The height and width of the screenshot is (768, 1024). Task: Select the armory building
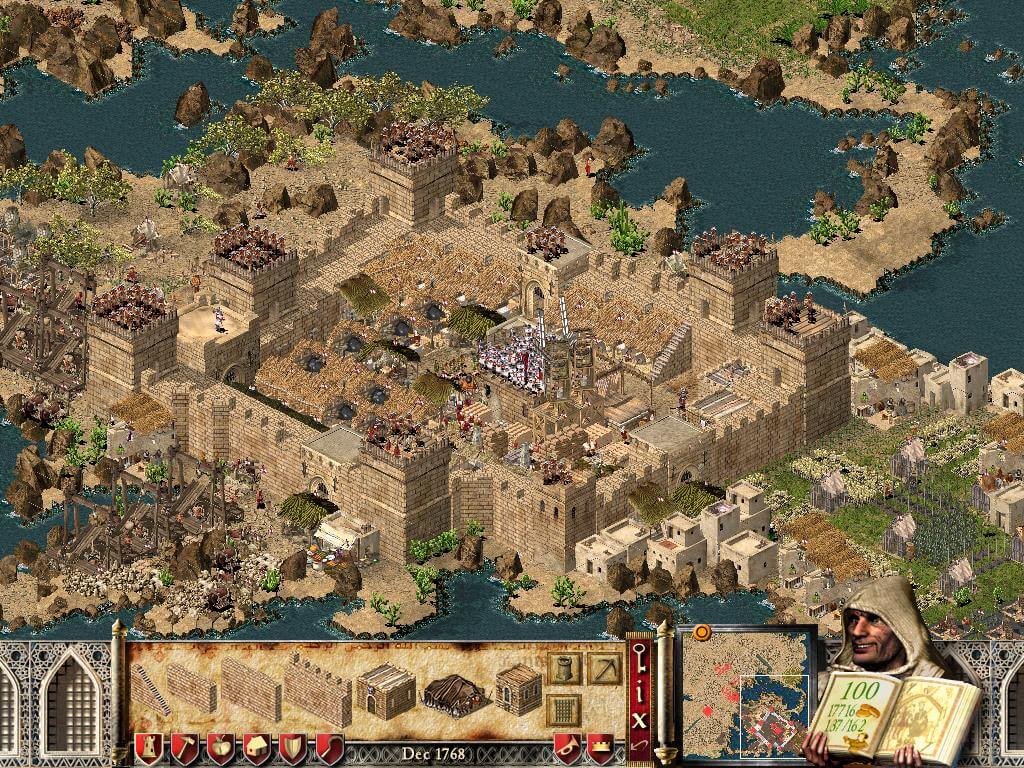click(x=518, y=688)
